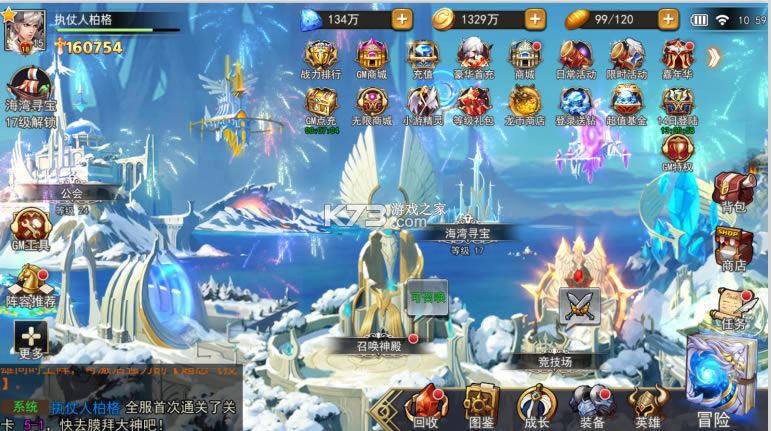This screenshot has height=431, width=771.
Task: Open the 战力排行 power ranking icon
Action: 320,57
